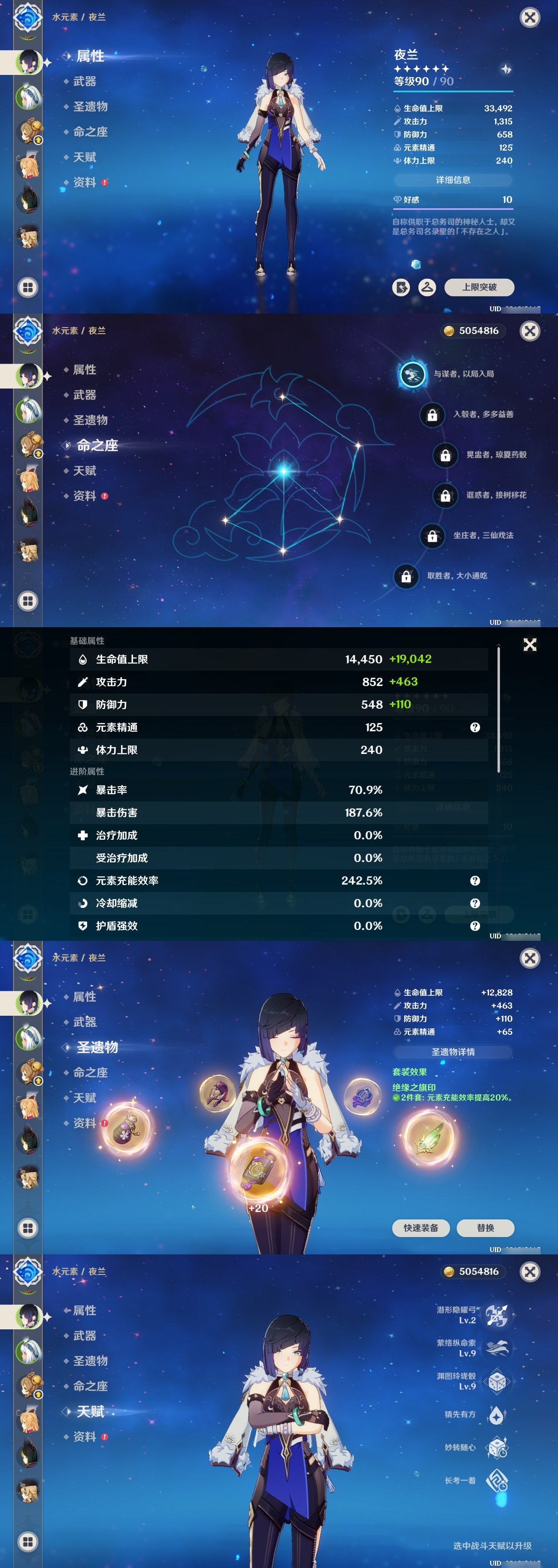Open the 元素精通 help tooltip
Image resolution: width=558 pixels, height=1568 pixels.
coord(474,727)
